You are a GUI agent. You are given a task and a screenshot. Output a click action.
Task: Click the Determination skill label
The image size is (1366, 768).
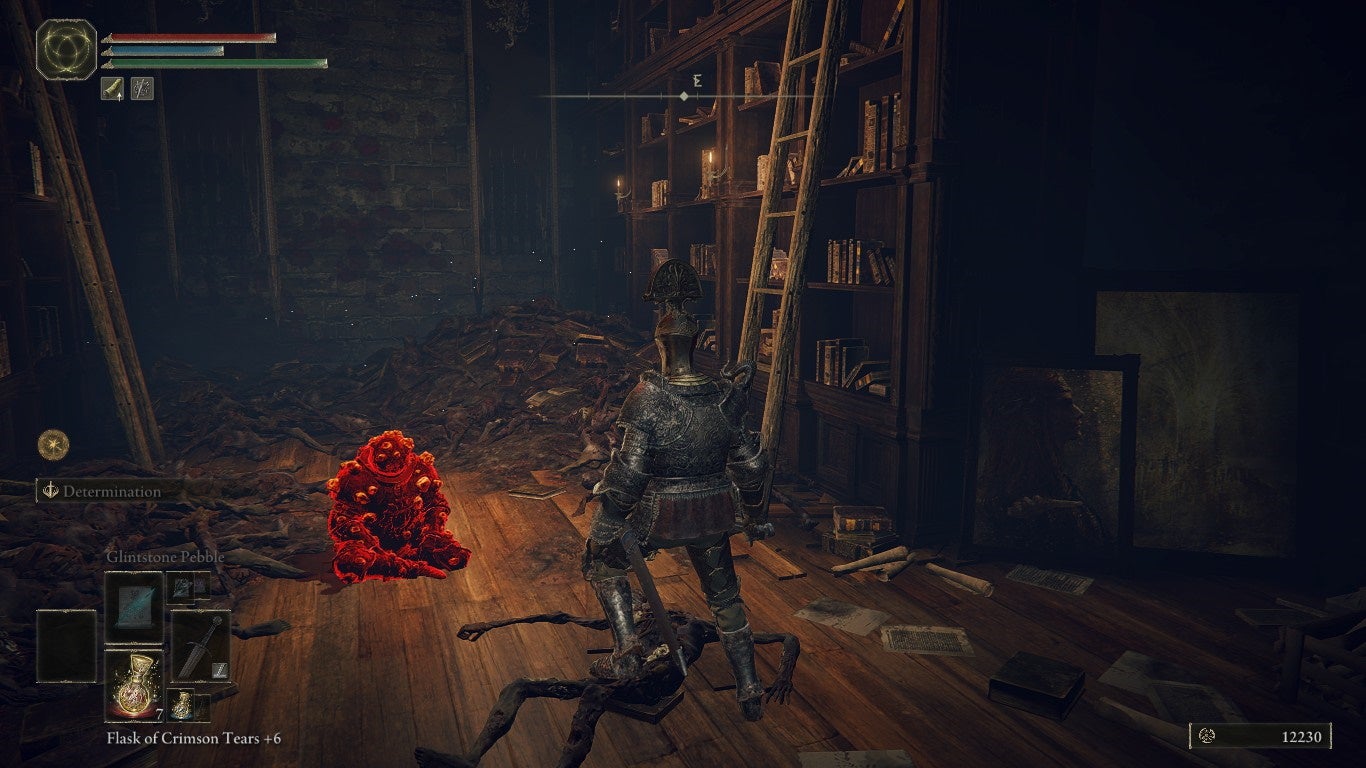(111, 491)
